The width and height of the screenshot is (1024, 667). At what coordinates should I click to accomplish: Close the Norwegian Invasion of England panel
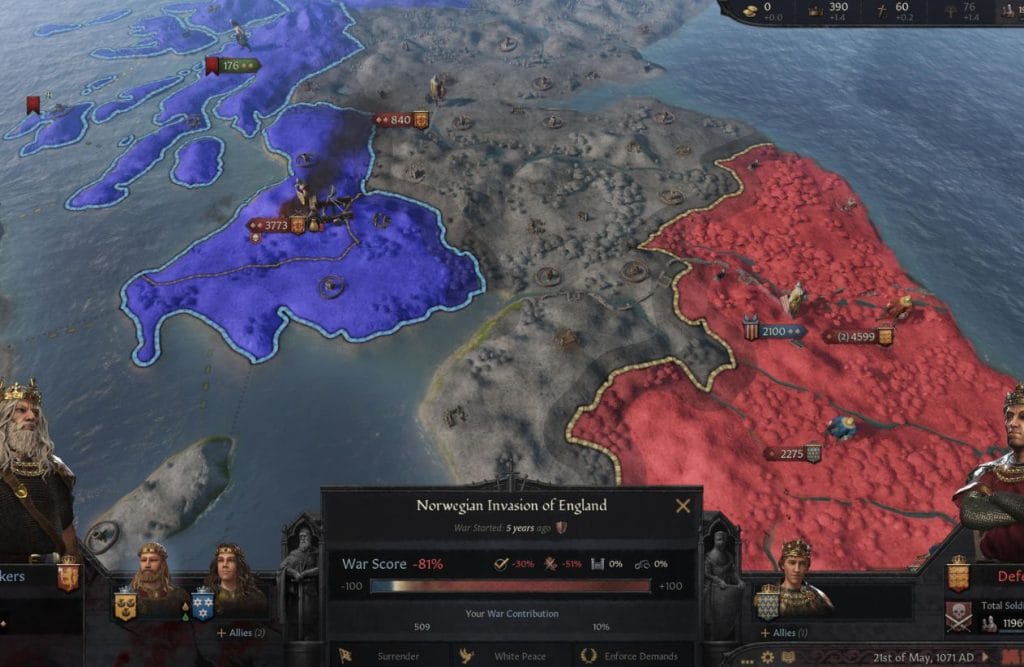point(683,506)
